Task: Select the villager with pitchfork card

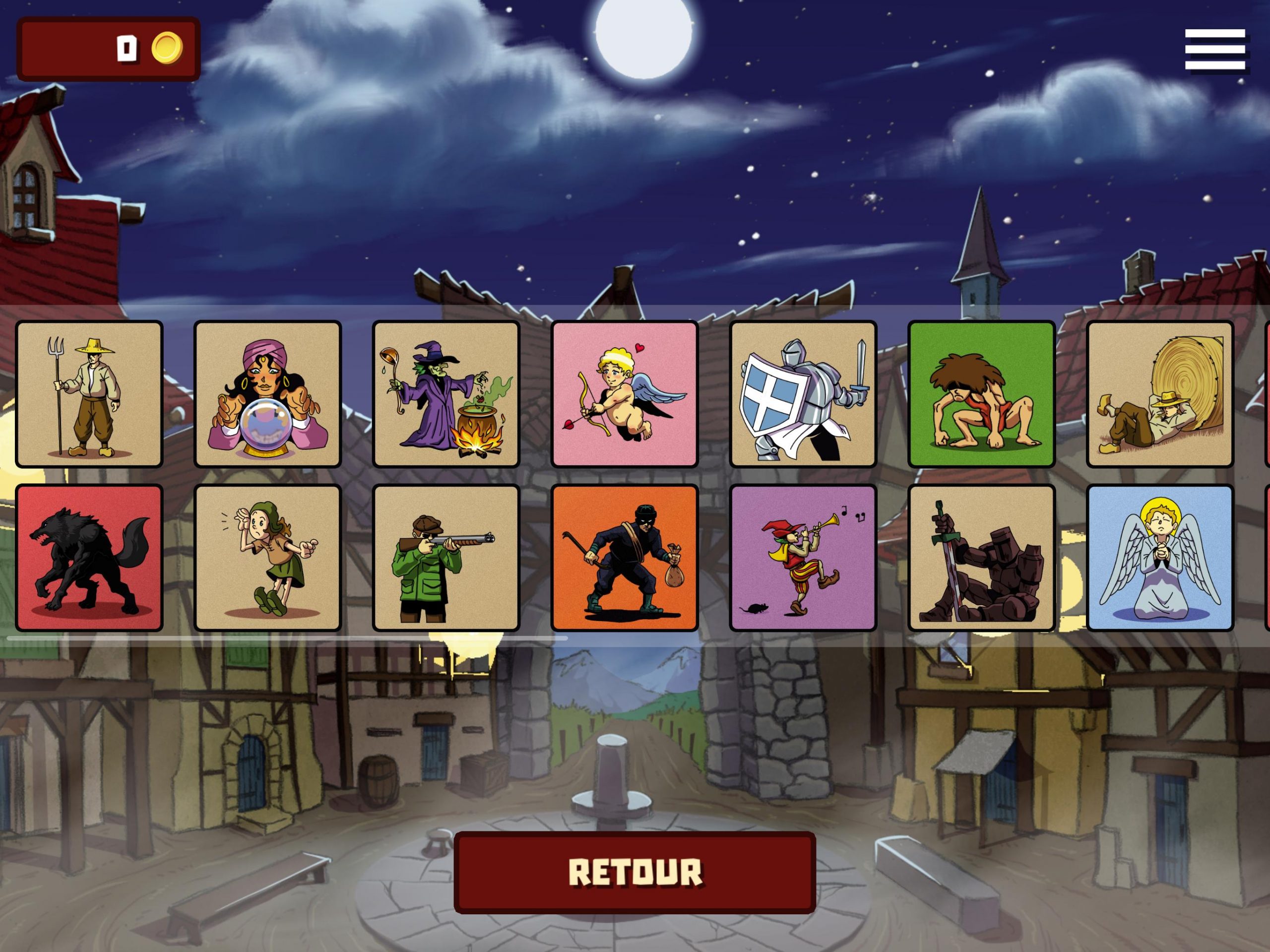Action: (x=89, y=394)
